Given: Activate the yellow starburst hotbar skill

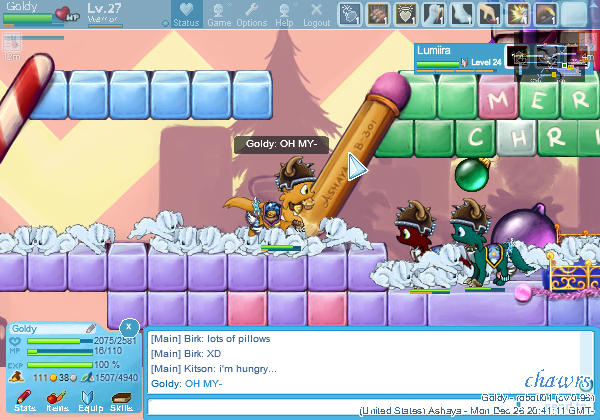Looking at the screenshot, I should tap(518, 14).
